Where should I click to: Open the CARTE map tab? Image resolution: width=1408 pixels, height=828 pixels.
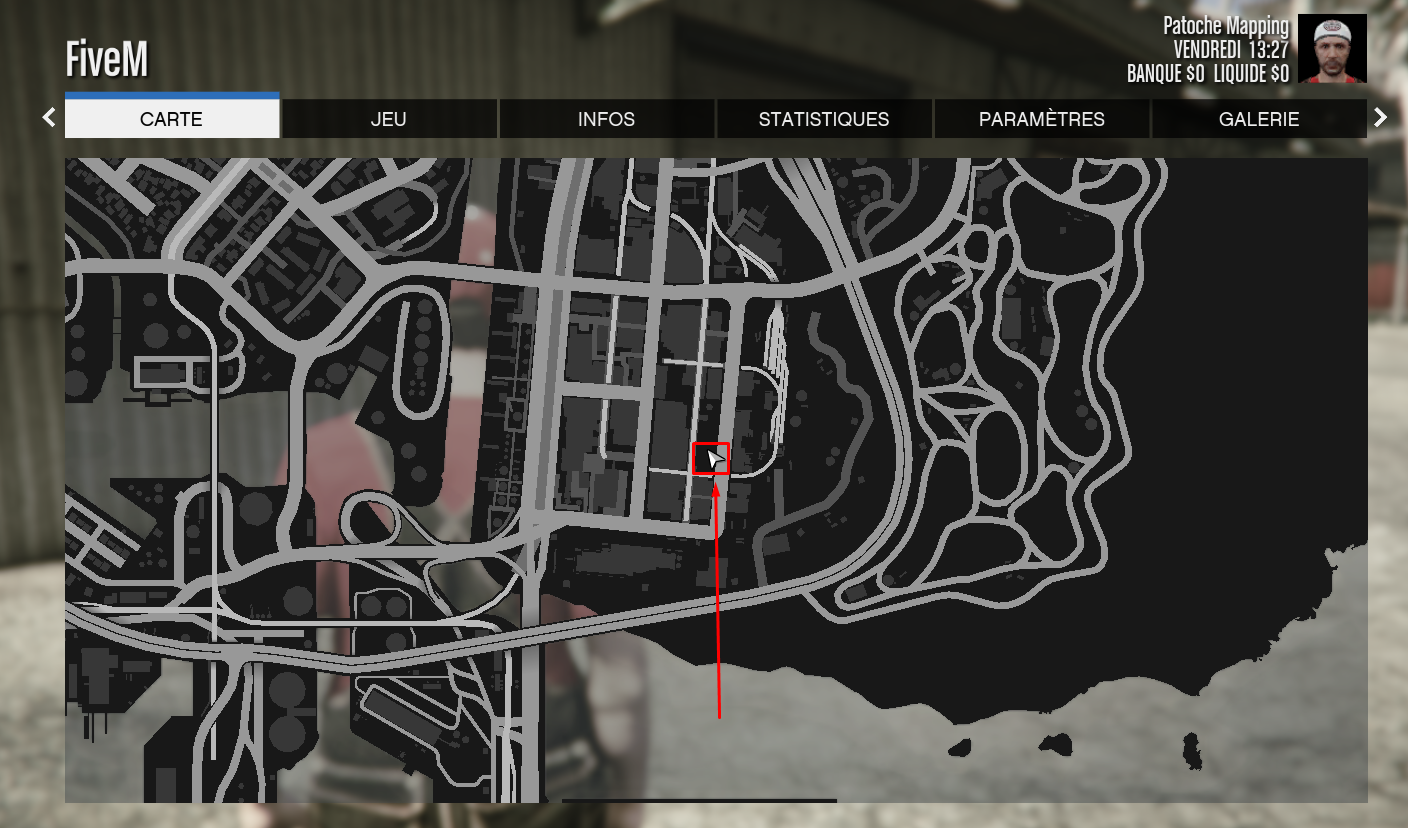tap(171, 118)
